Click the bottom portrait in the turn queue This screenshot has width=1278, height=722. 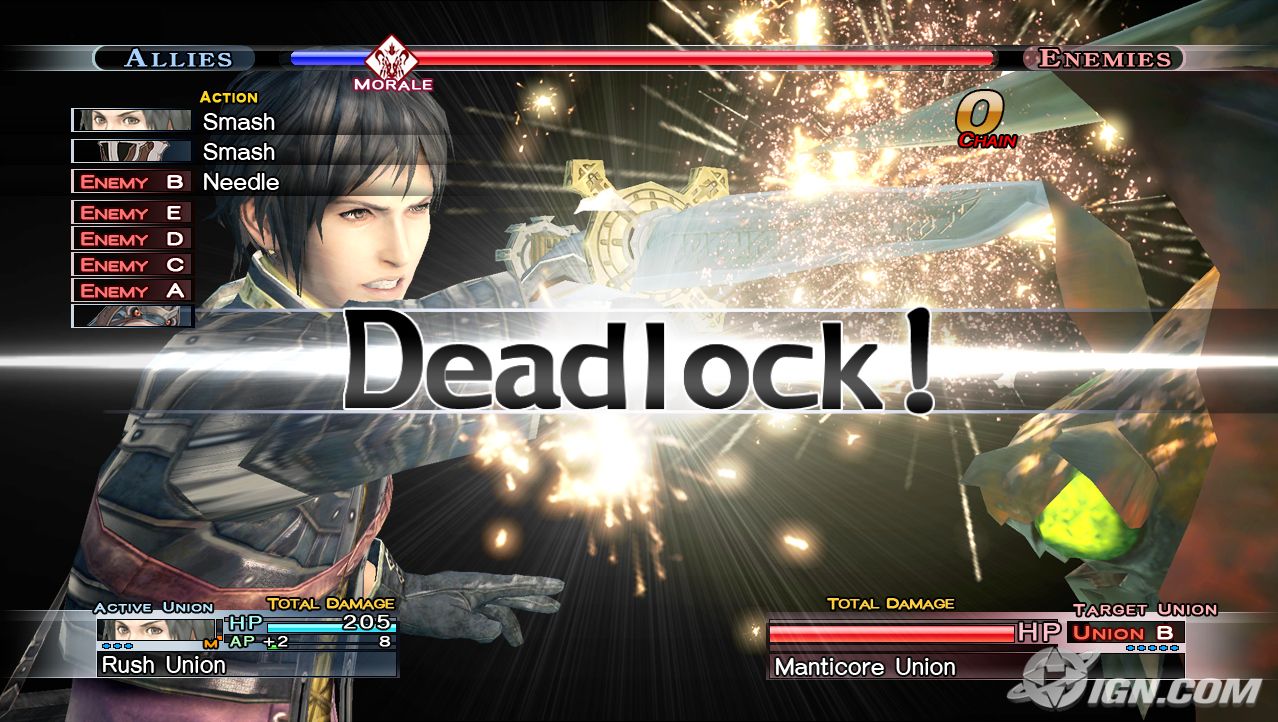[132, 317]
